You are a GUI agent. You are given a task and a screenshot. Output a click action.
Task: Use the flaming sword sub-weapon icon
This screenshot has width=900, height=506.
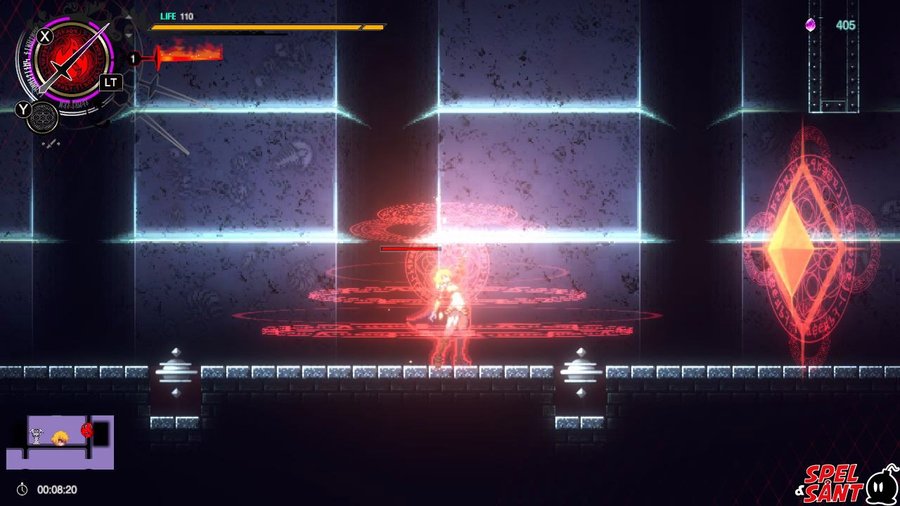(182, 53)
